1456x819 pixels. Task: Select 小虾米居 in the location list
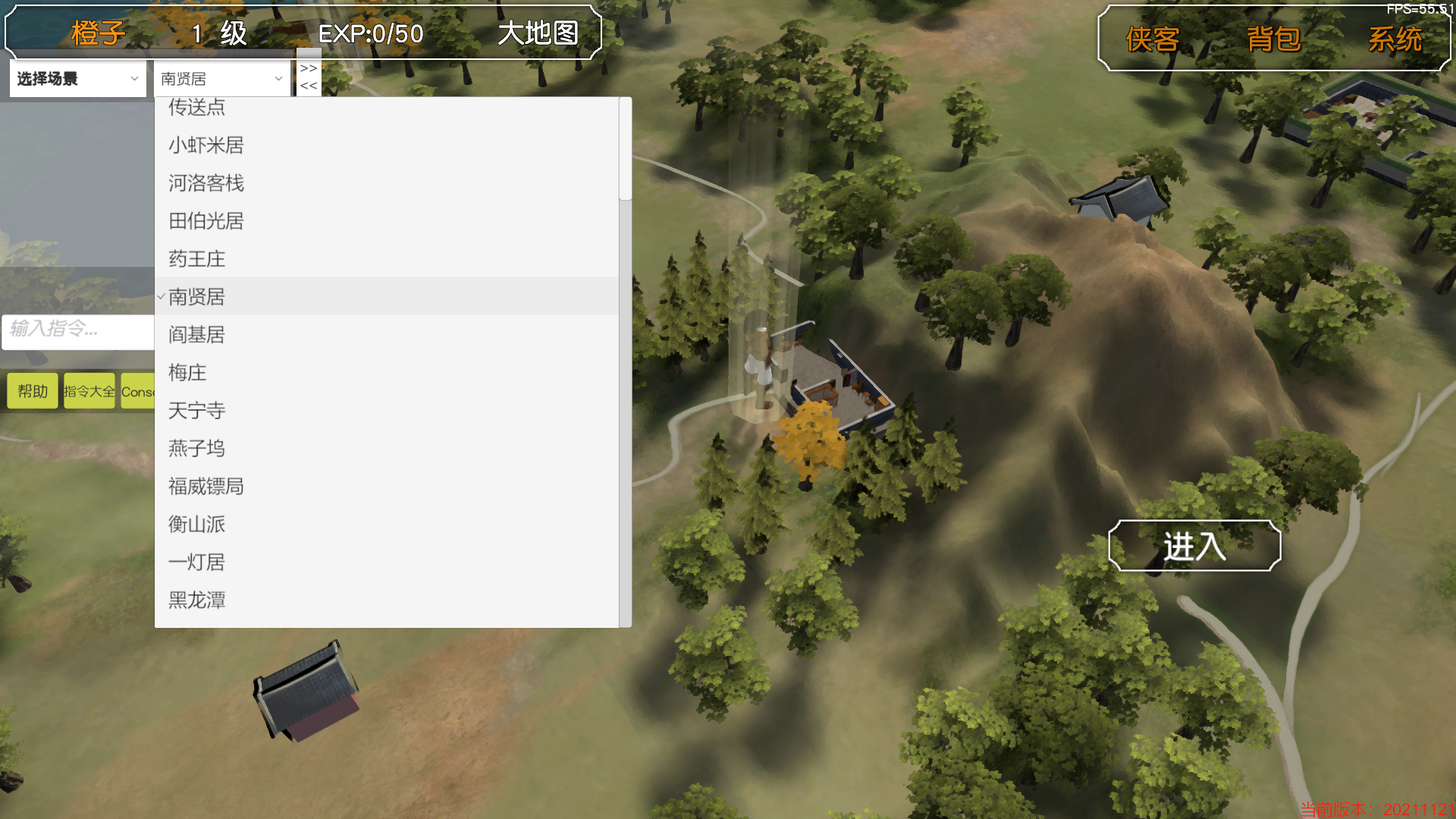point(206,145)
